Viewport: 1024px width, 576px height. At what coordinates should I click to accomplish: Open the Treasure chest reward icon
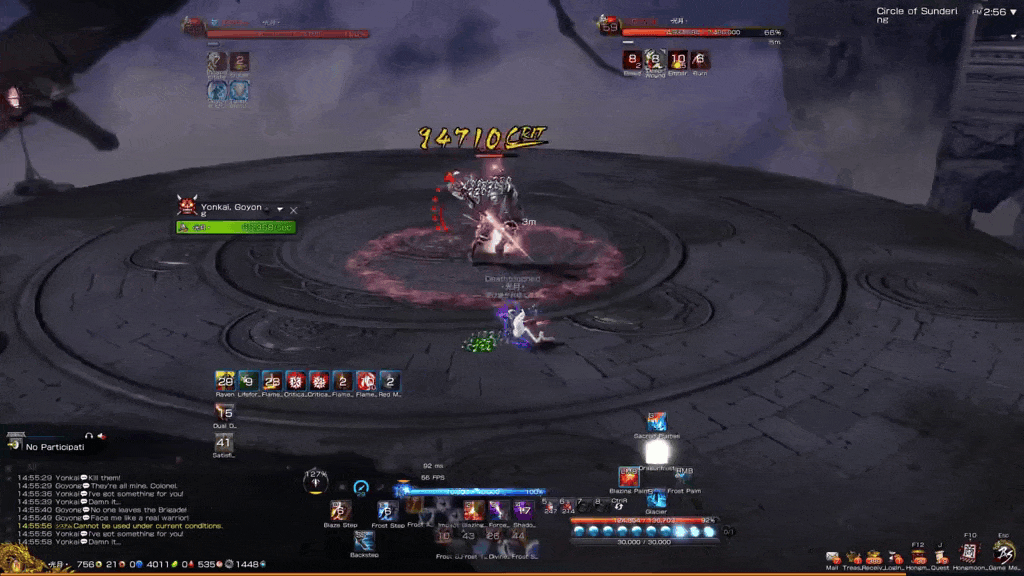(852, 557)
